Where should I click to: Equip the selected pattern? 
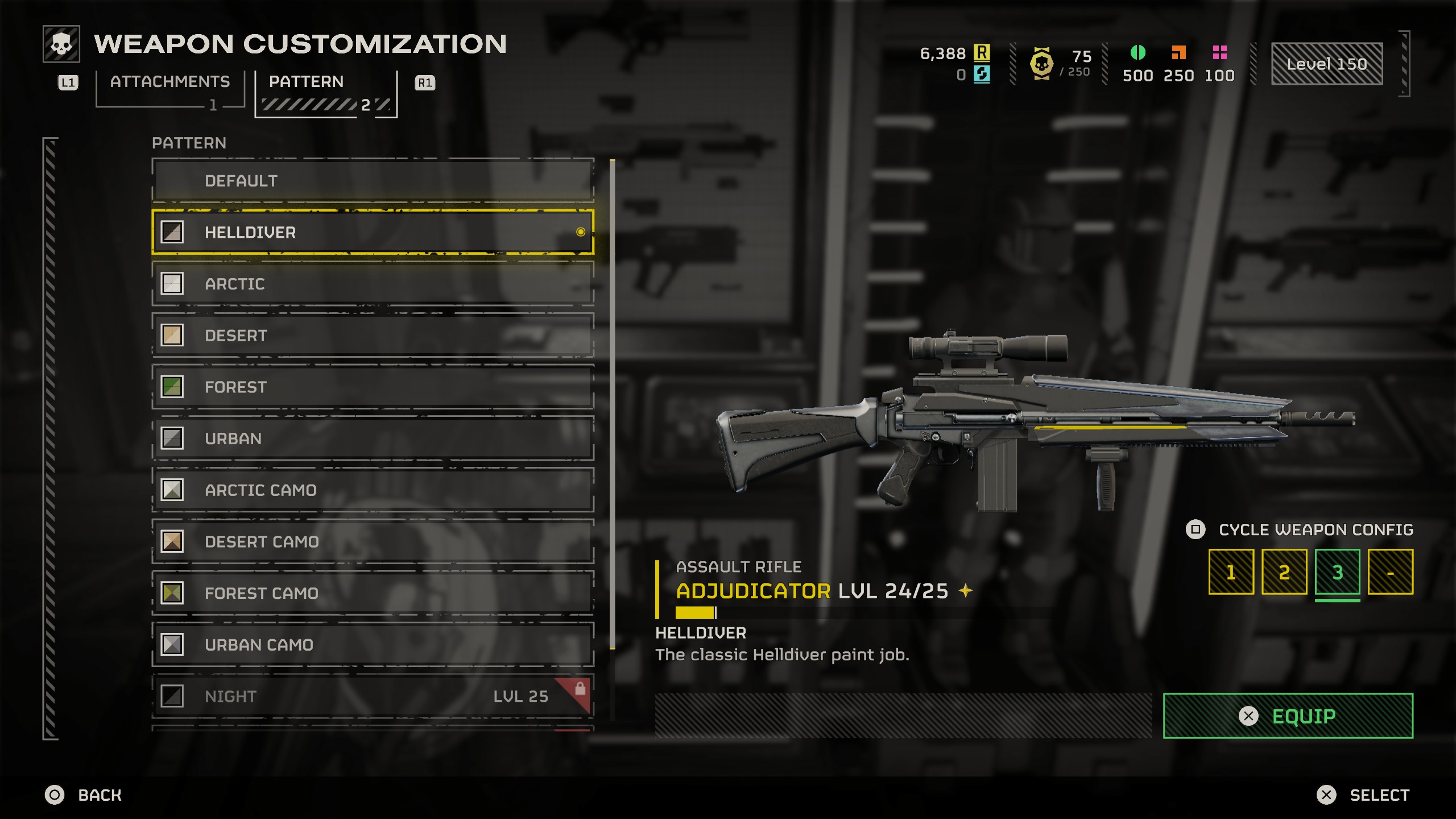[x=1288, y=716]
